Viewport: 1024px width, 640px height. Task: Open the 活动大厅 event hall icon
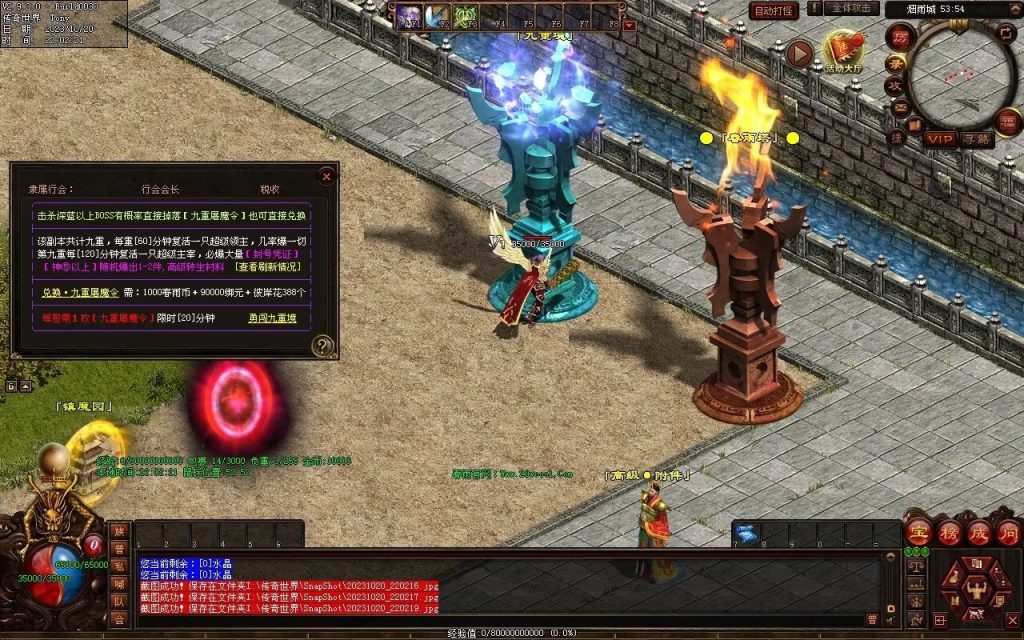[x=842, y=52]
